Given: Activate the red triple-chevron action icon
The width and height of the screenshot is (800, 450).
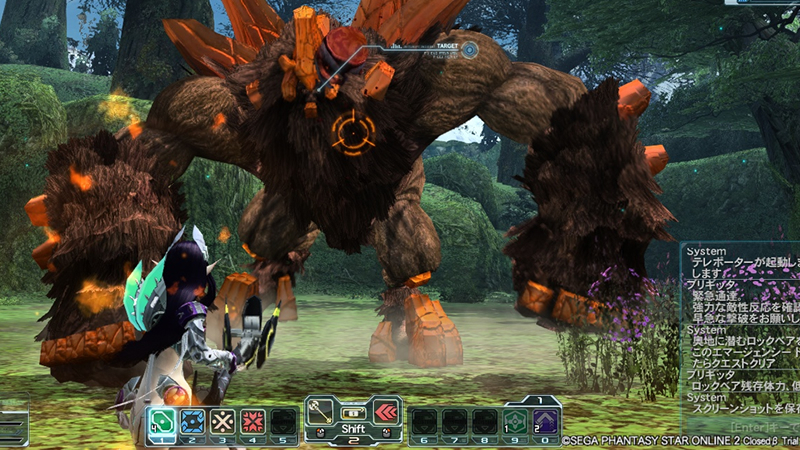Looking at the screenshot, I should (386, 412).
